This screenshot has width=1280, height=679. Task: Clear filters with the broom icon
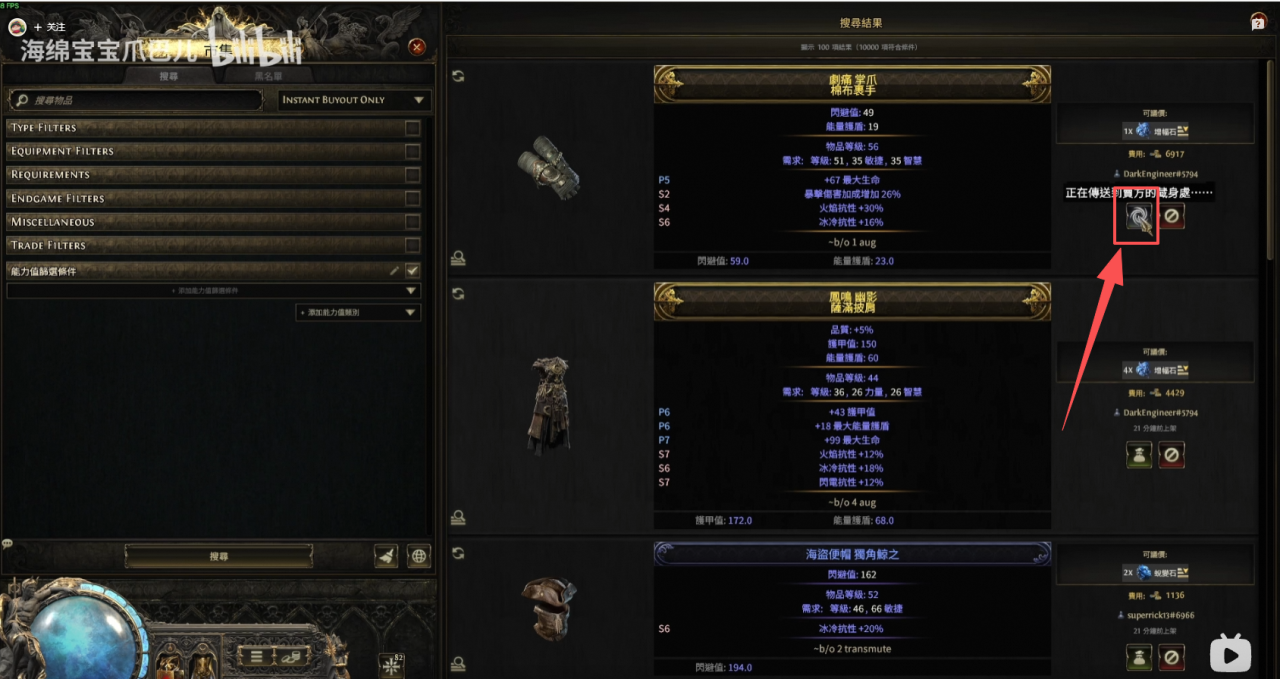click(x=385, y=557)
